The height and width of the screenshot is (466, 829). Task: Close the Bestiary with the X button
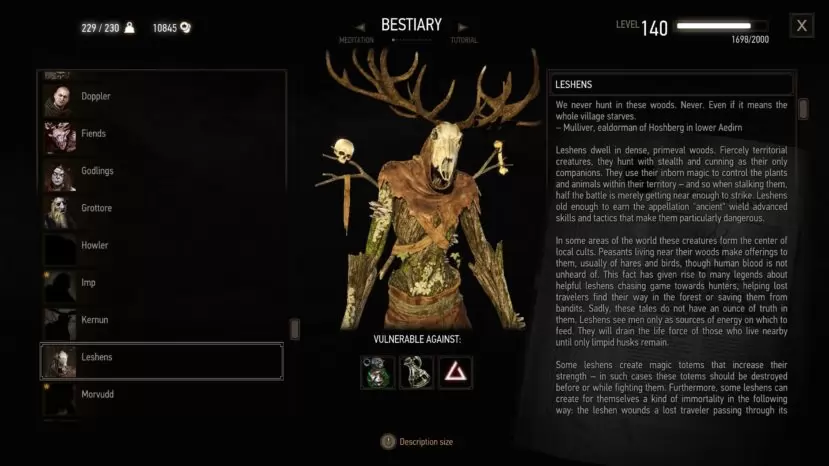801,26
